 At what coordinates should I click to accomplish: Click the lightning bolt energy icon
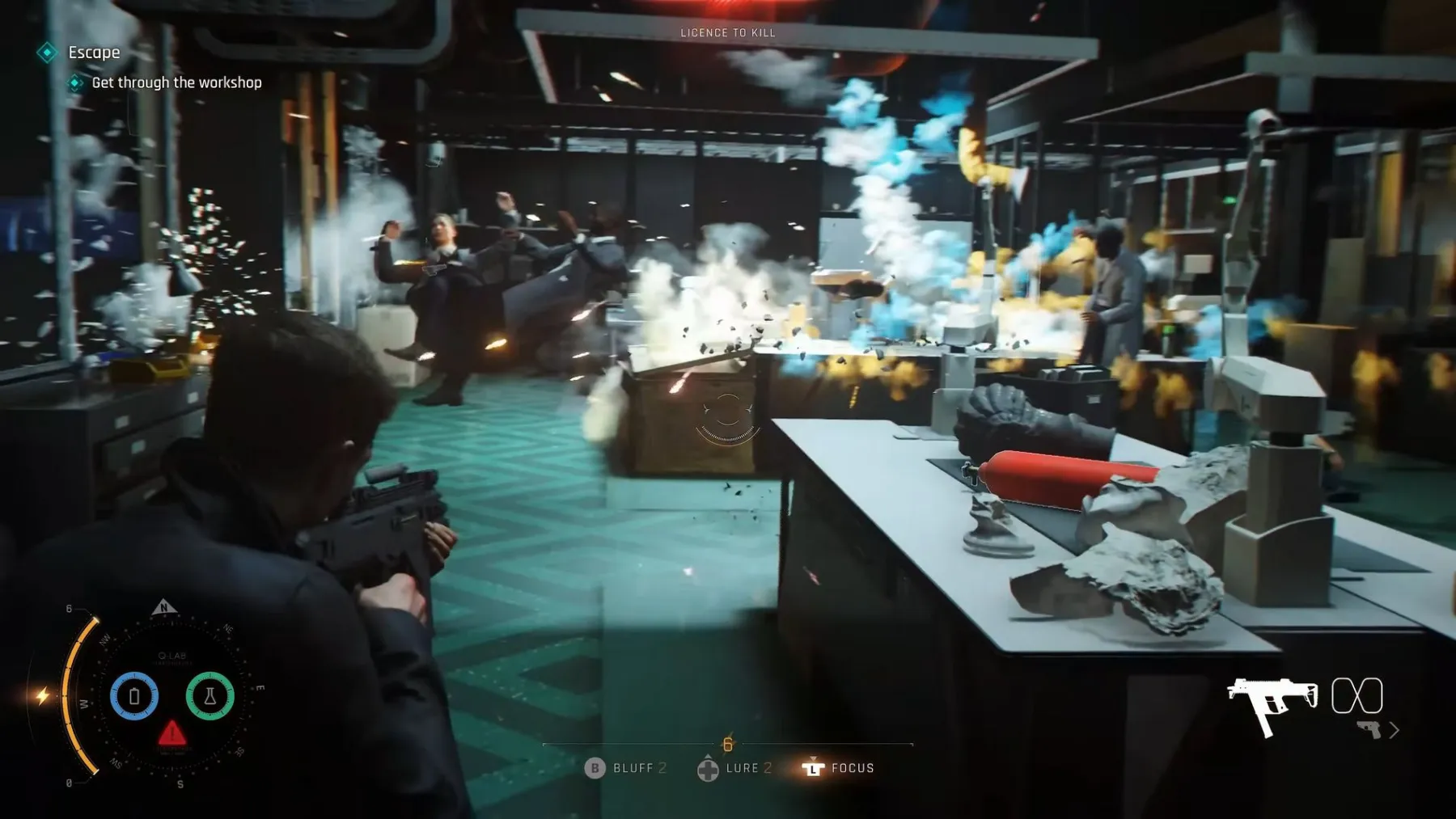click(42, 695)
